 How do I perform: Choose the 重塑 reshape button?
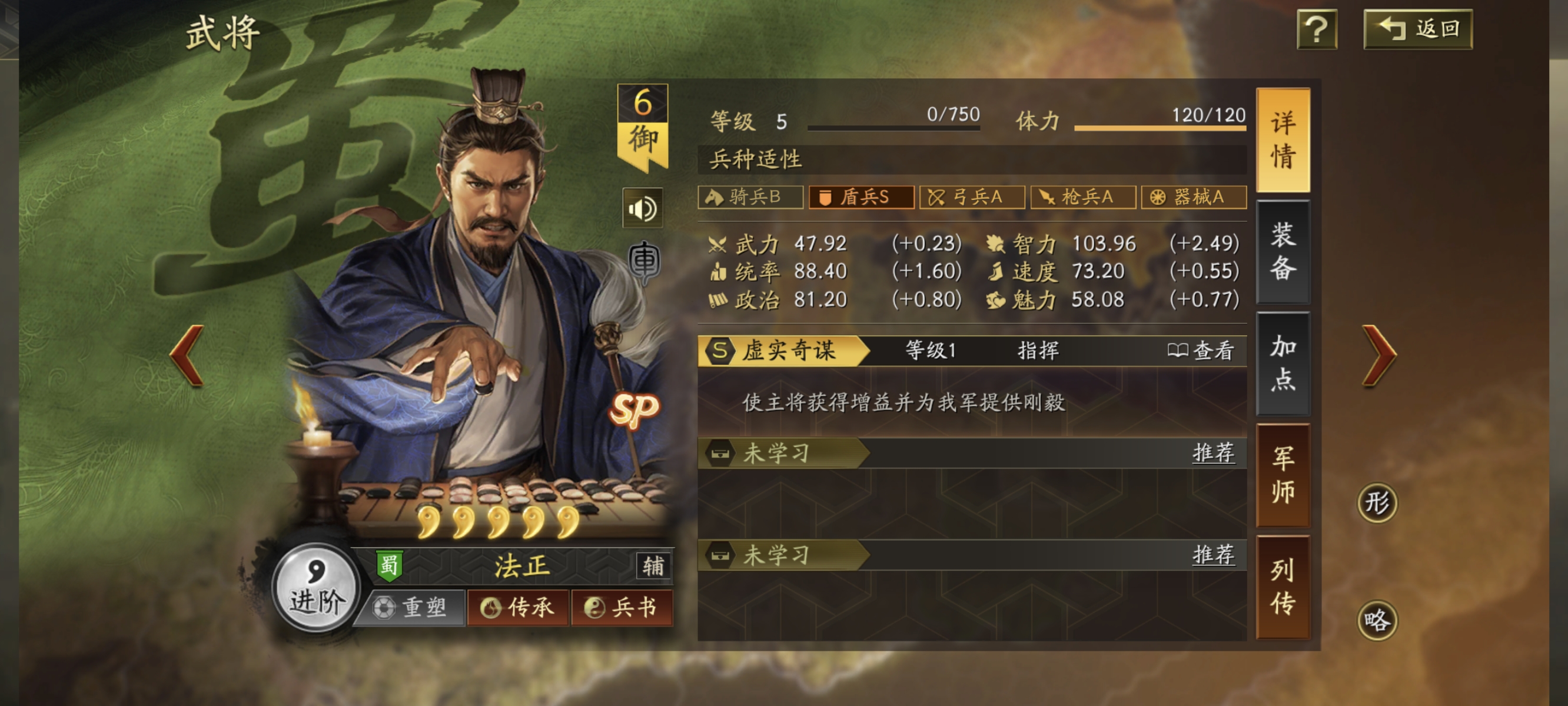click(411, 607)
